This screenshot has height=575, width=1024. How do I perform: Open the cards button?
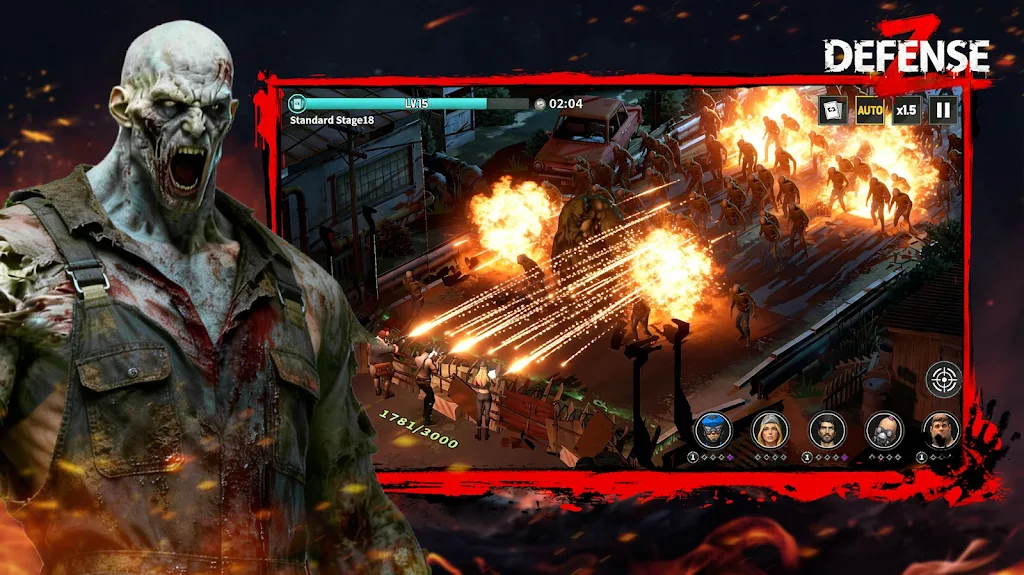[832, 110]
